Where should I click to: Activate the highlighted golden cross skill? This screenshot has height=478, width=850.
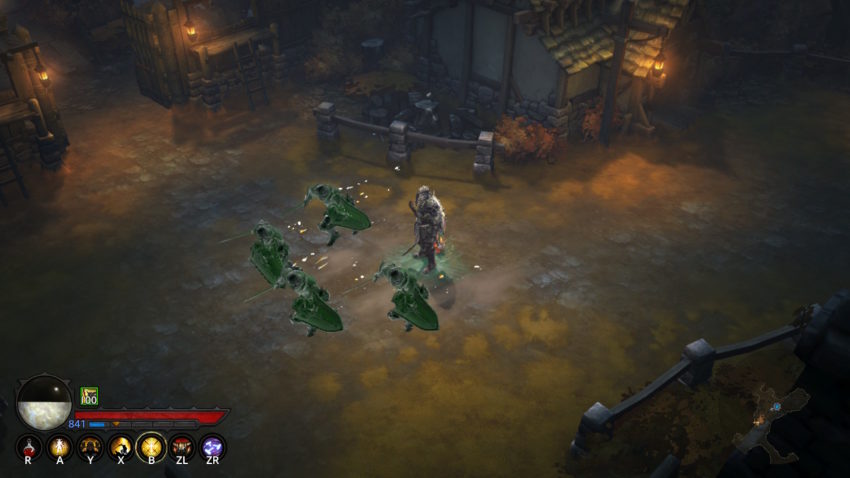pos(151,446)
